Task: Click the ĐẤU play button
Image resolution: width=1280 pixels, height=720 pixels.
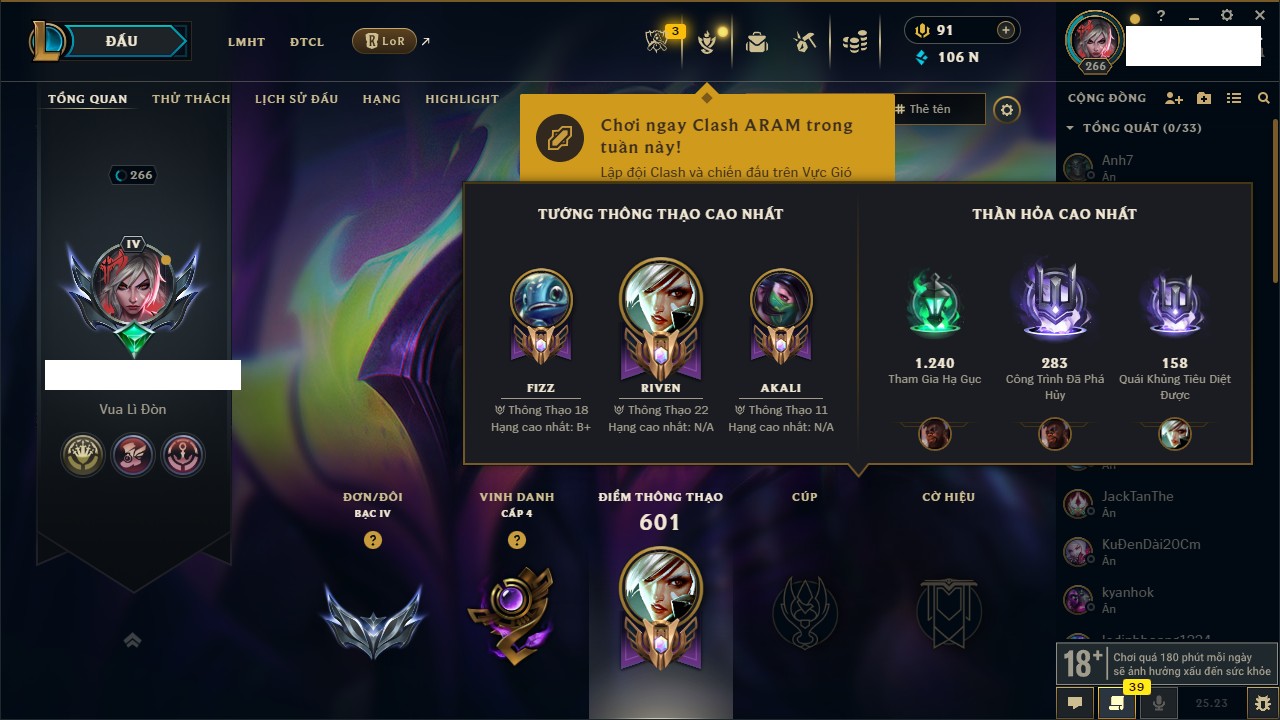Action: click(122, 41)
